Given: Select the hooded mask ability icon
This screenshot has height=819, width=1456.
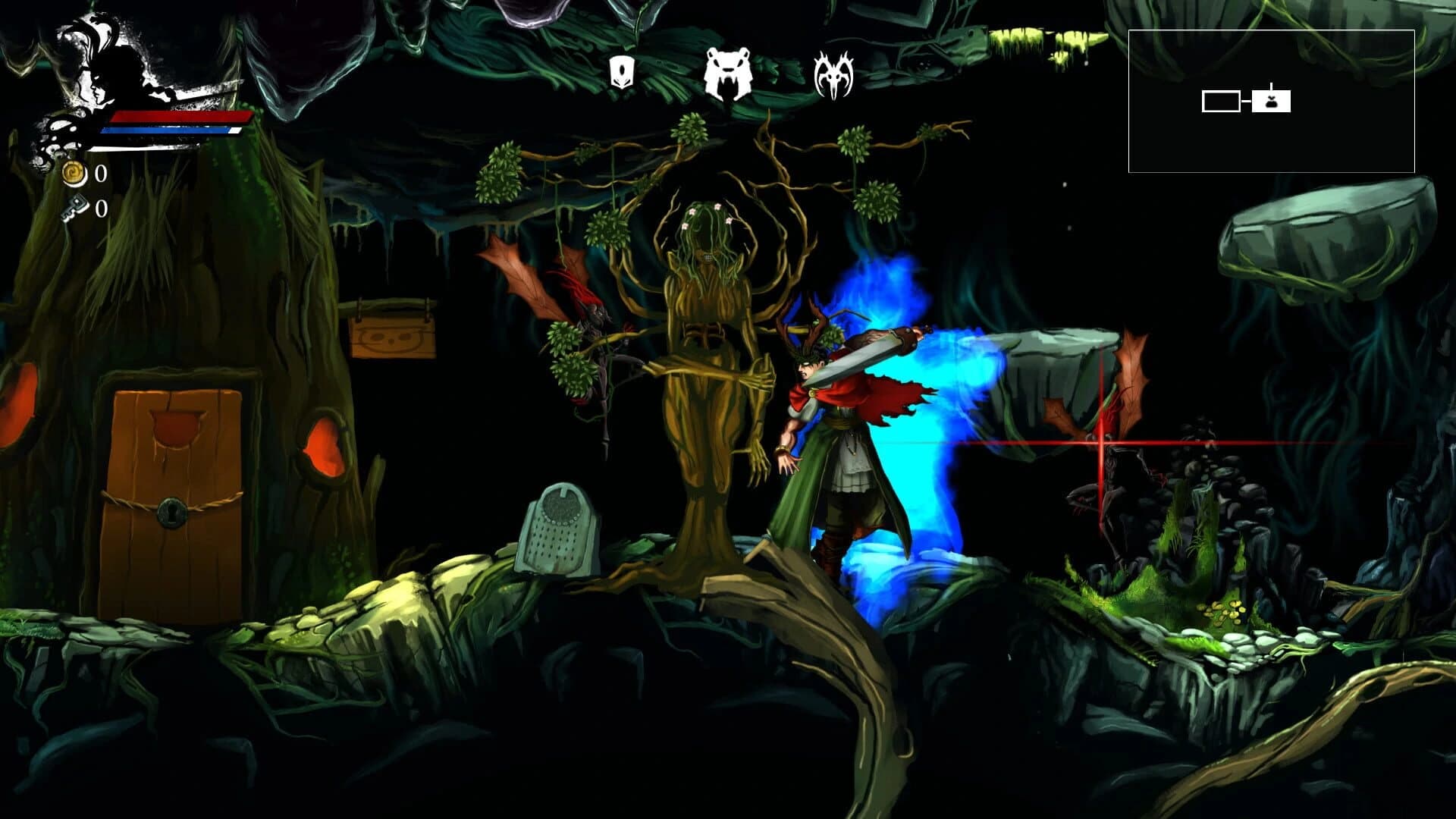Looking at the screenshot, I should click(x=622, y=73).
